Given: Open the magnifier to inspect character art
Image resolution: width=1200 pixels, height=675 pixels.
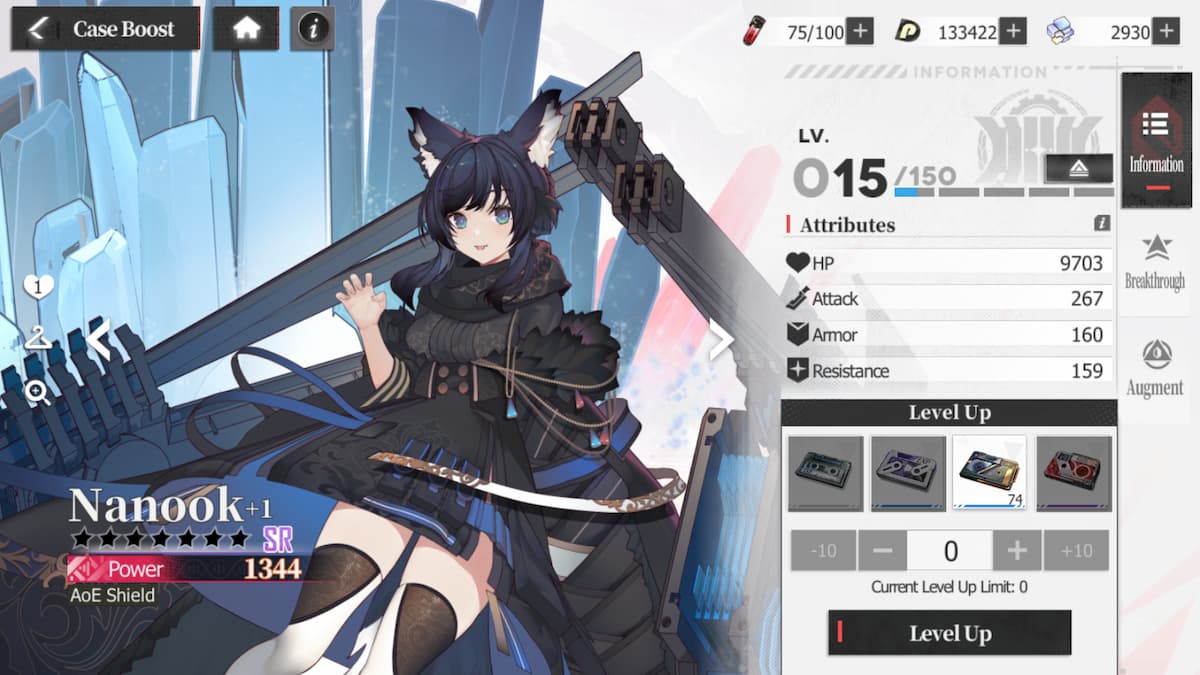Looking at the screenshot, I should point(38,392).
